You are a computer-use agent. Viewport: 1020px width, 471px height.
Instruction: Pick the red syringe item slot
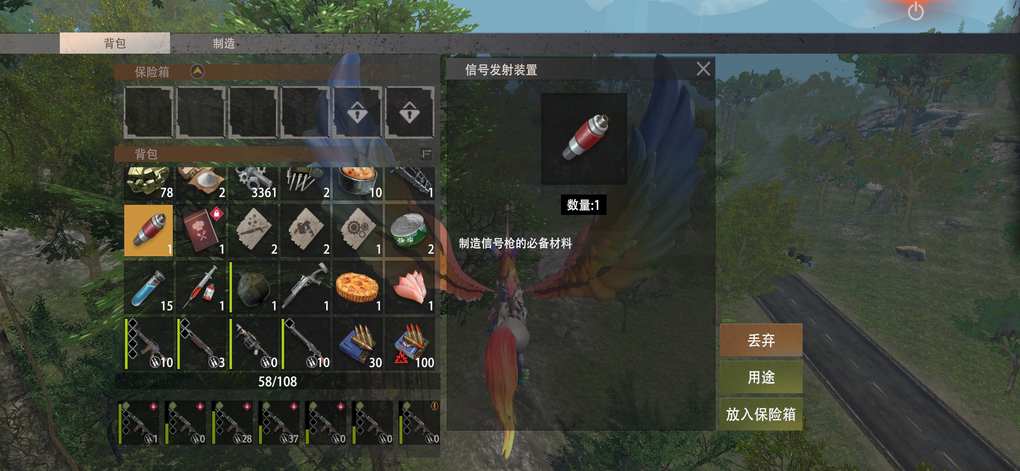point(201,287)
